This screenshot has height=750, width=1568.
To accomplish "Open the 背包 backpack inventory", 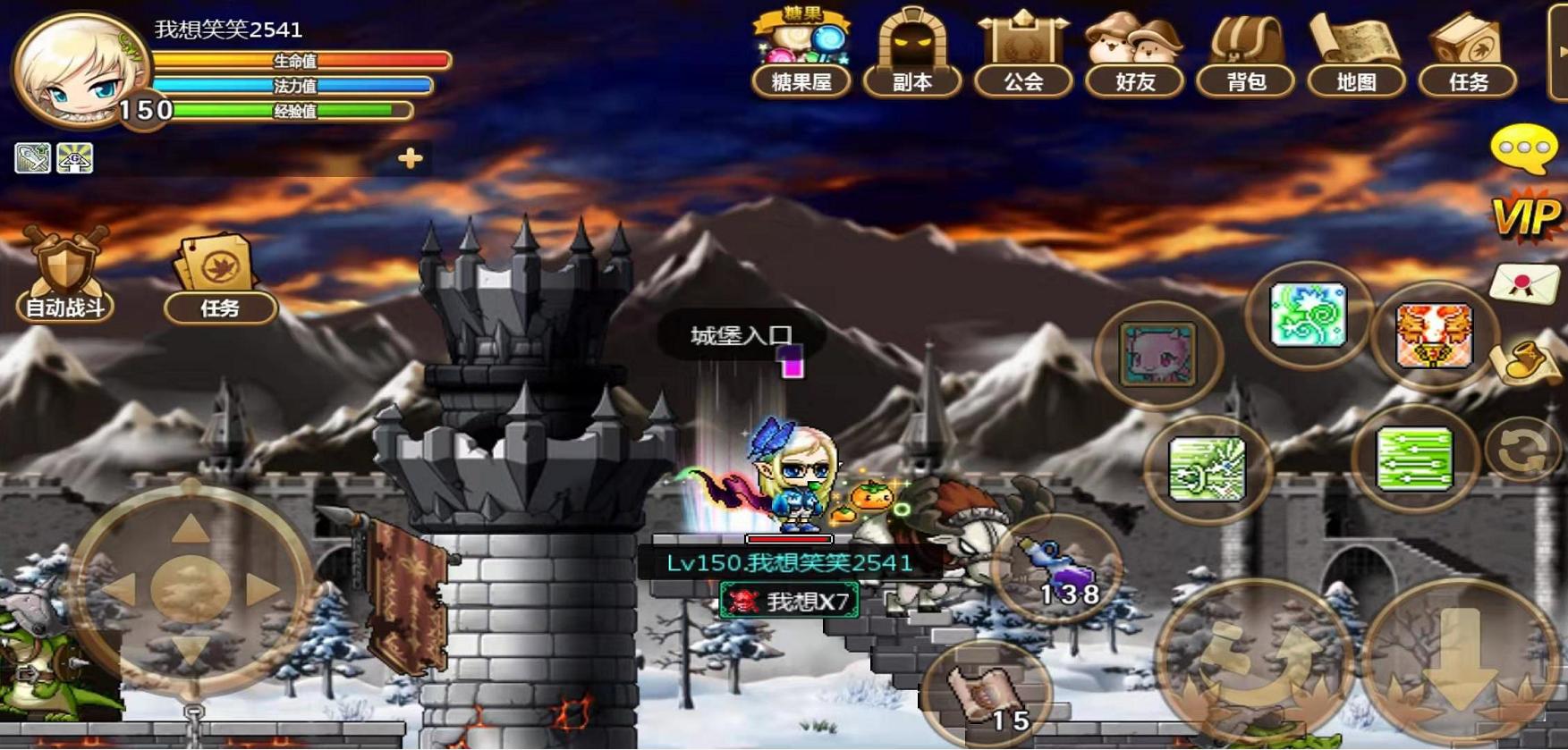I will (1245, 54).
